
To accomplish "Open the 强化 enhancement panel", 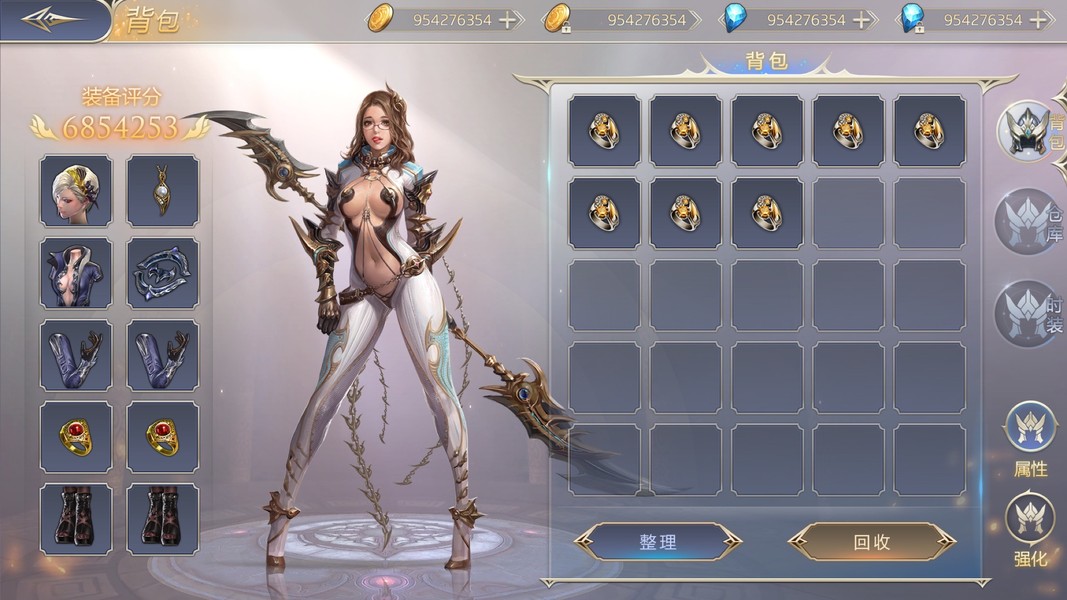I will coord(1030,530).
